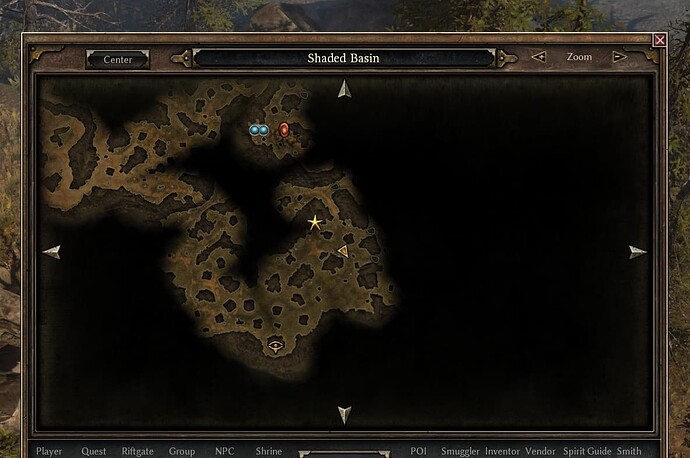Center the map on the player
Image resolution: width=690 pixels, height=458 pixels.
[118, 59]
